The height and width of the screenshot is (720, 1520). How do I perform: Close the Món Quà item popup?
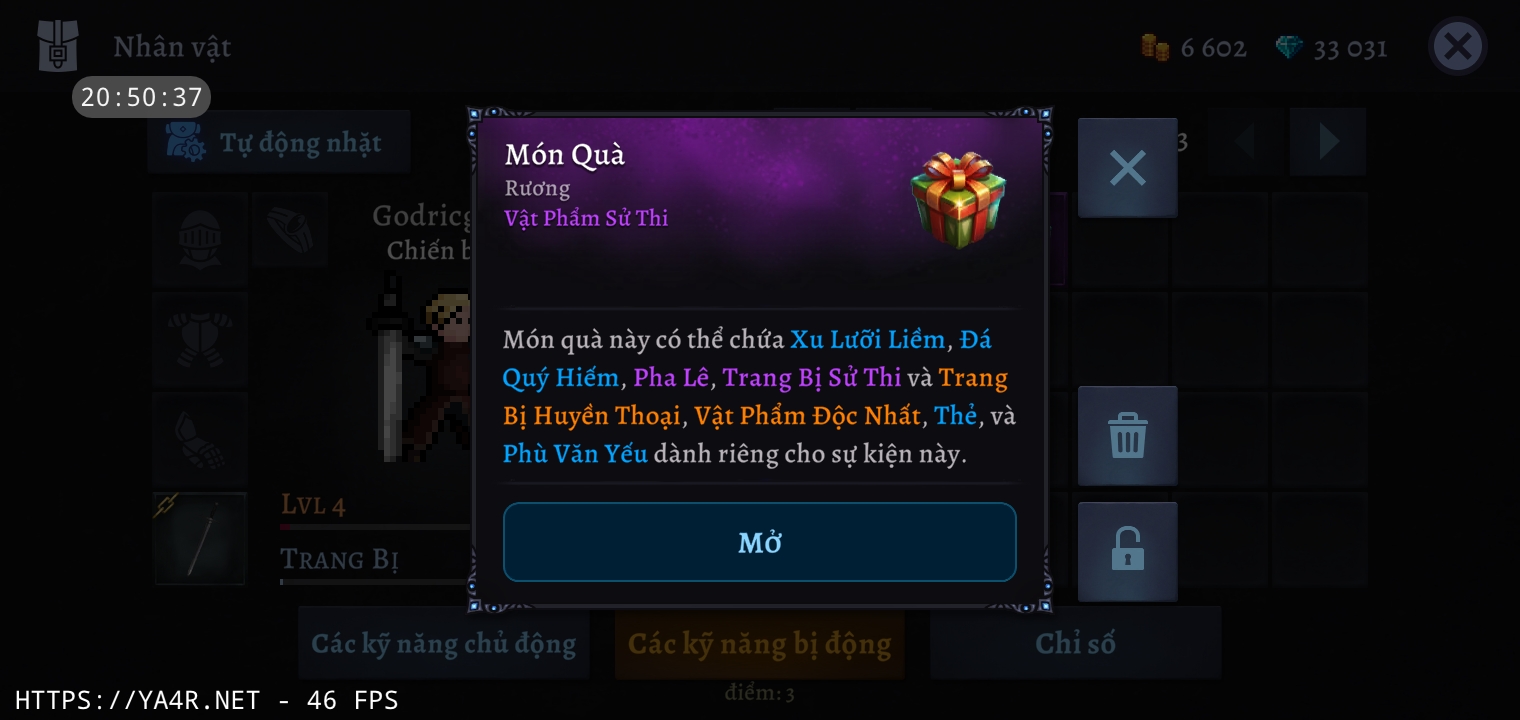click(1127, 168)
